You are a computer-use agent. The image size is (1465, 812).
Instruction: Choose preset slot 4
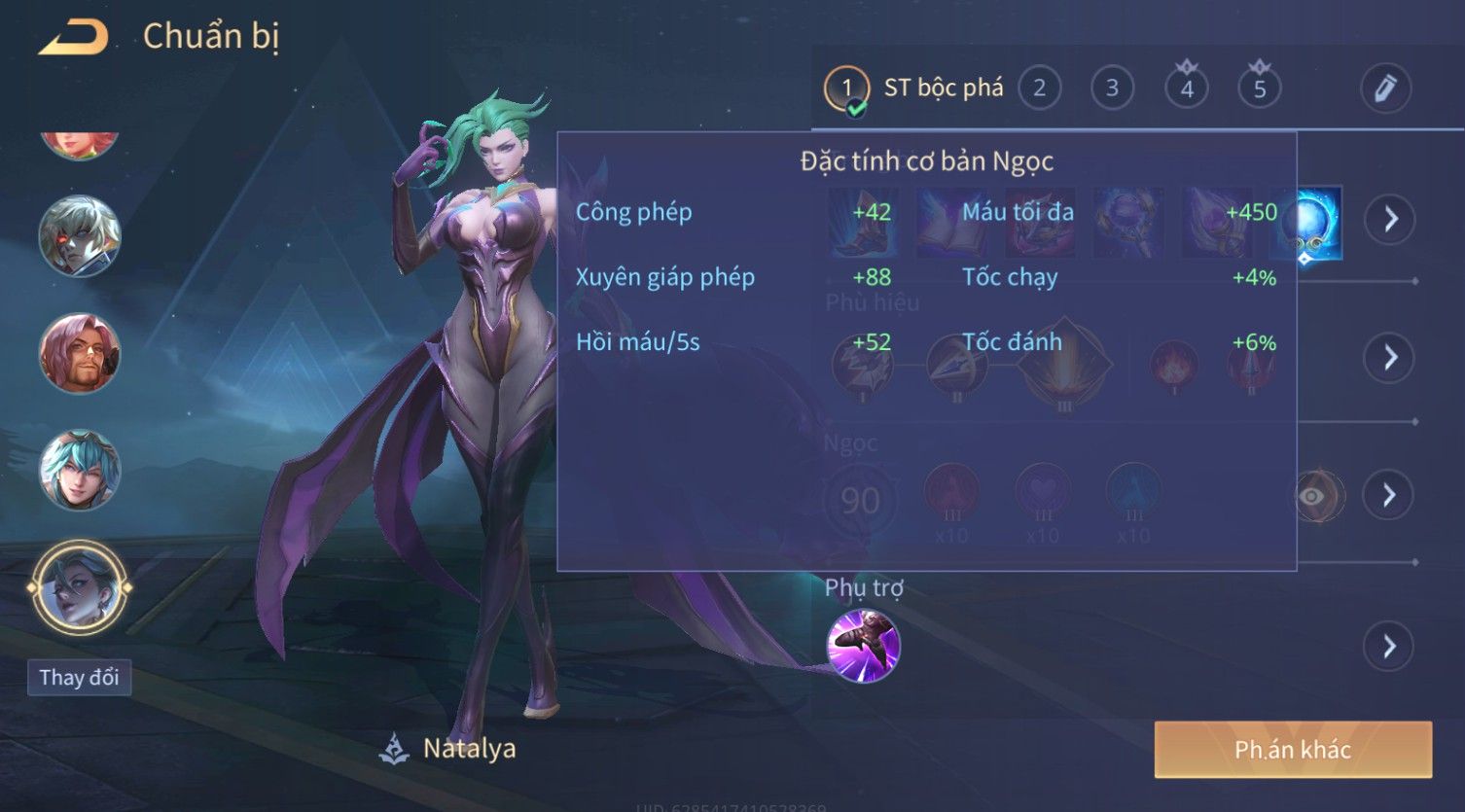pos(1186,88)
